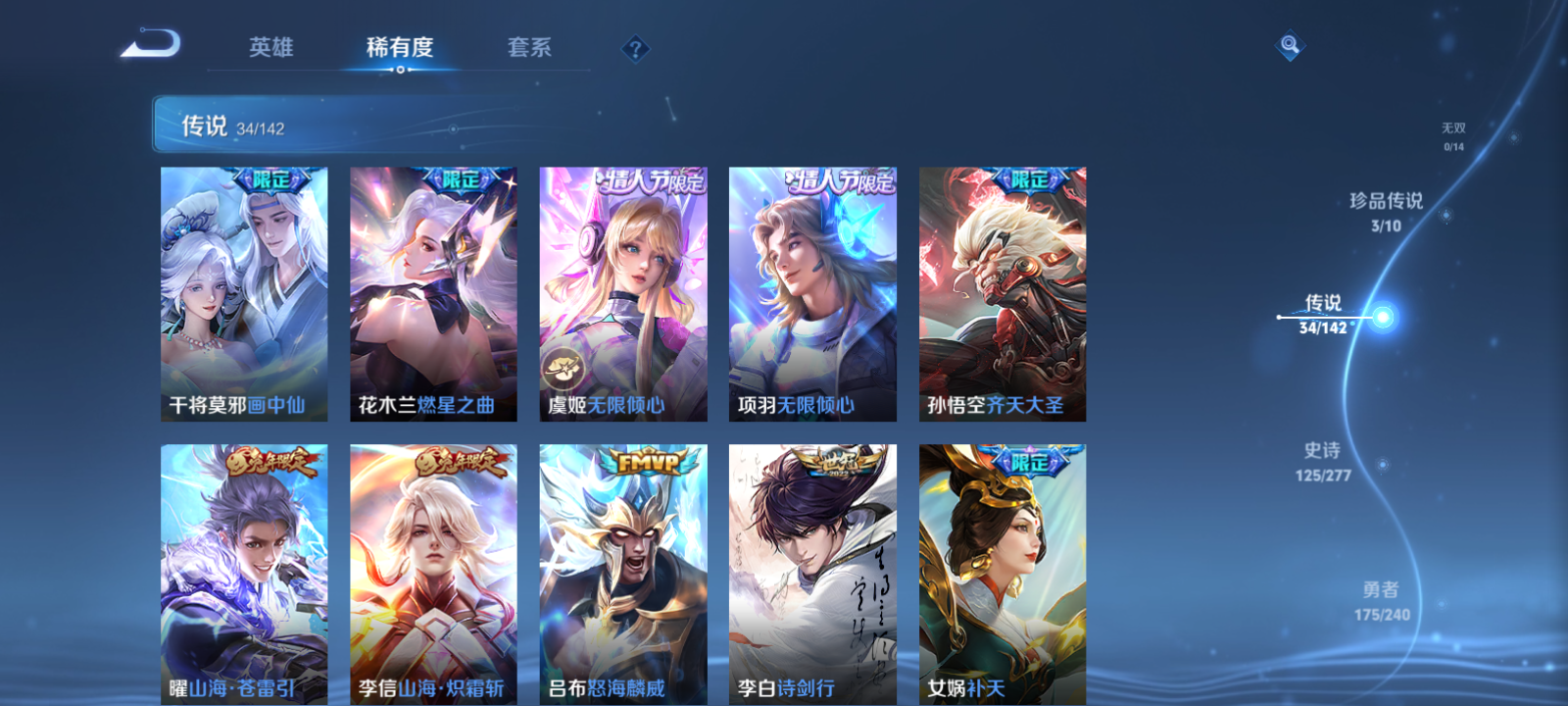Switch to the 英雄 tab
Viewport: 1568px width, 706px height.
[x=270, y=47]
